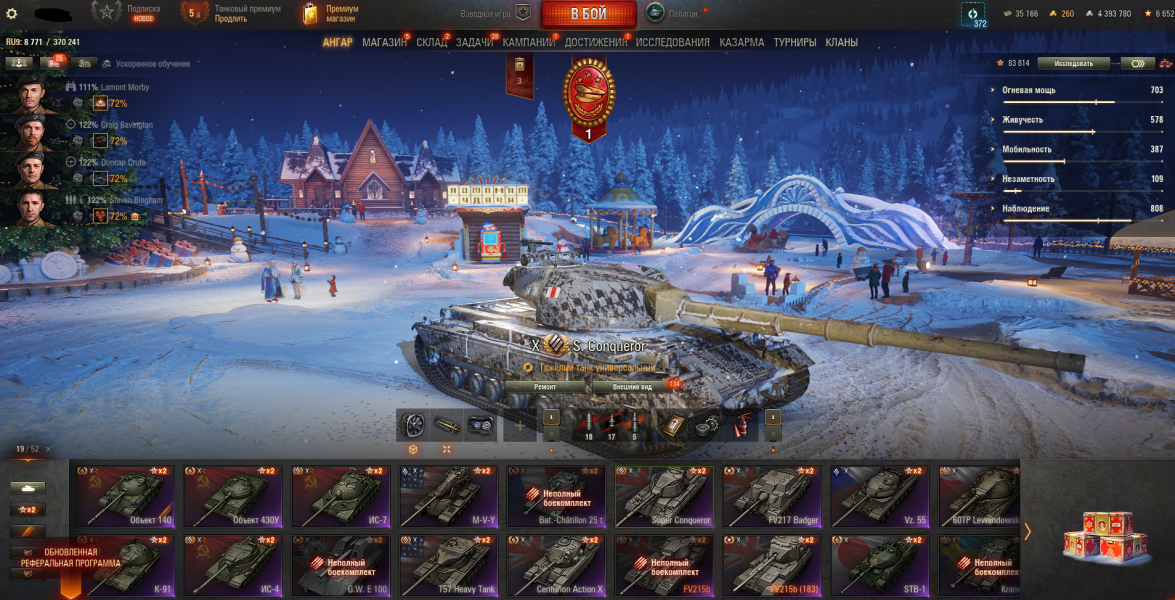Select the FV217 Badger tank tile
This screenshot has height=600, width=1175.
pyautogui.click(x=772, y=496)
